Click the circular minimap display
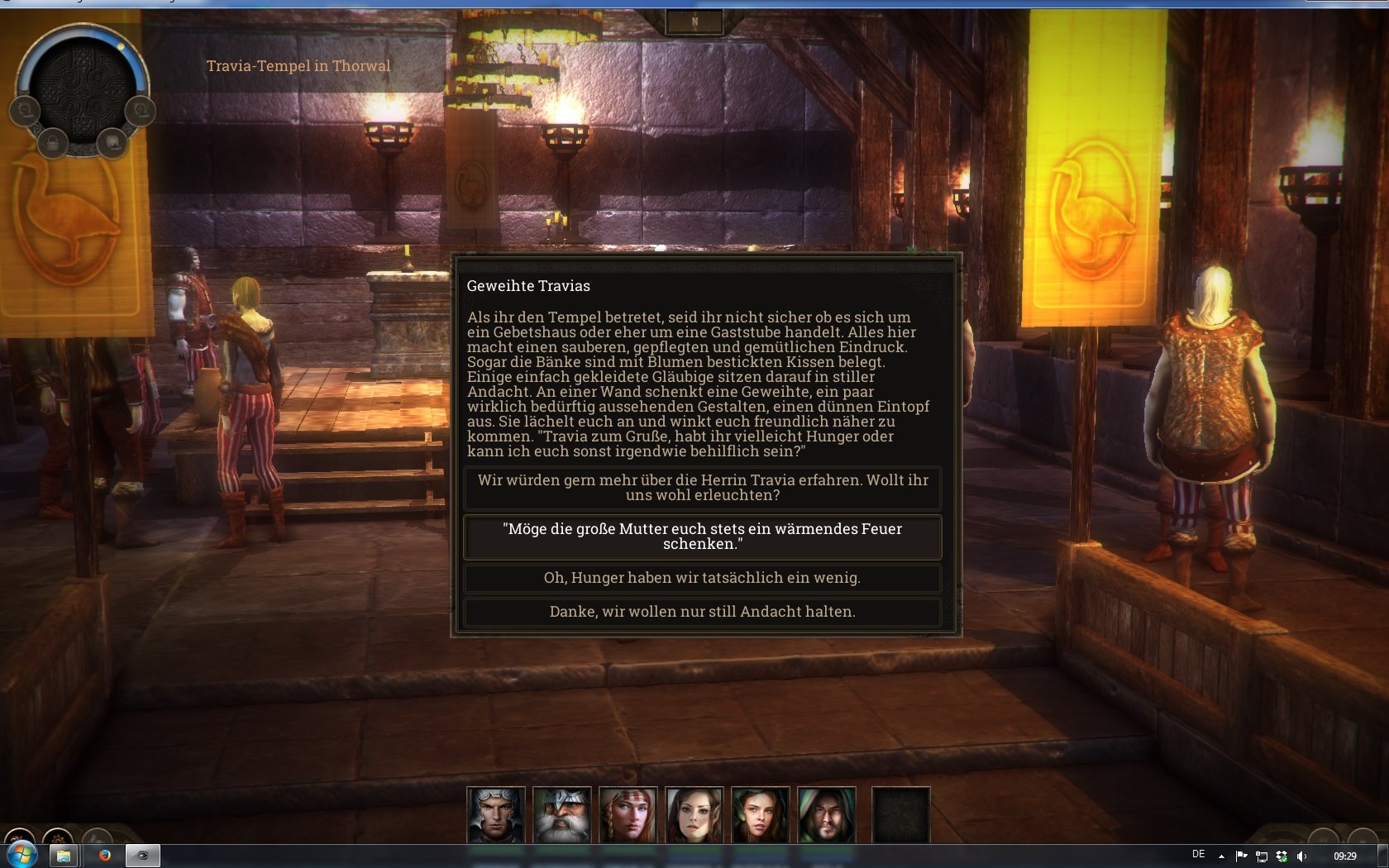1389x868 pixels. [83, 87]
